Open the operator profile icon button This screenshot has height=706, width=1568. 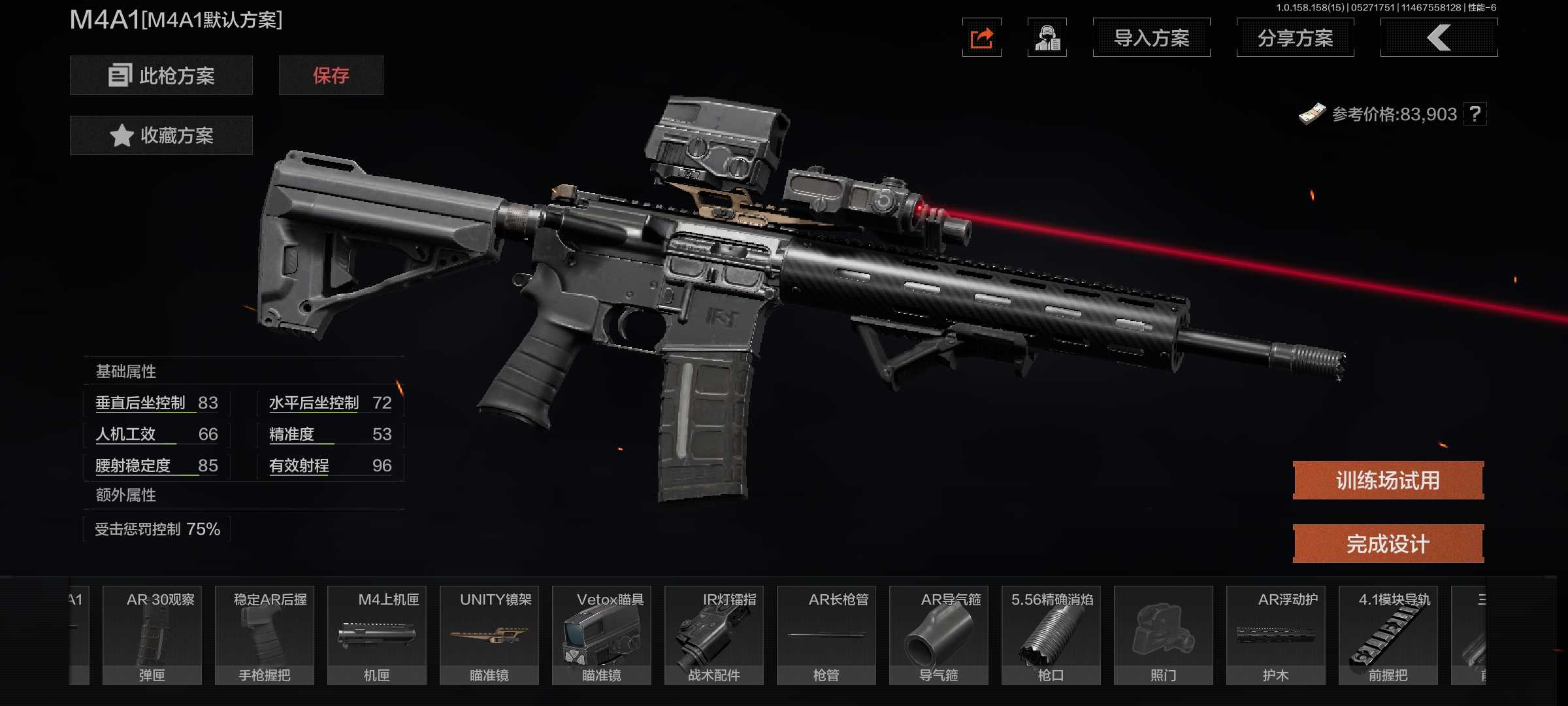[1047, 38]
